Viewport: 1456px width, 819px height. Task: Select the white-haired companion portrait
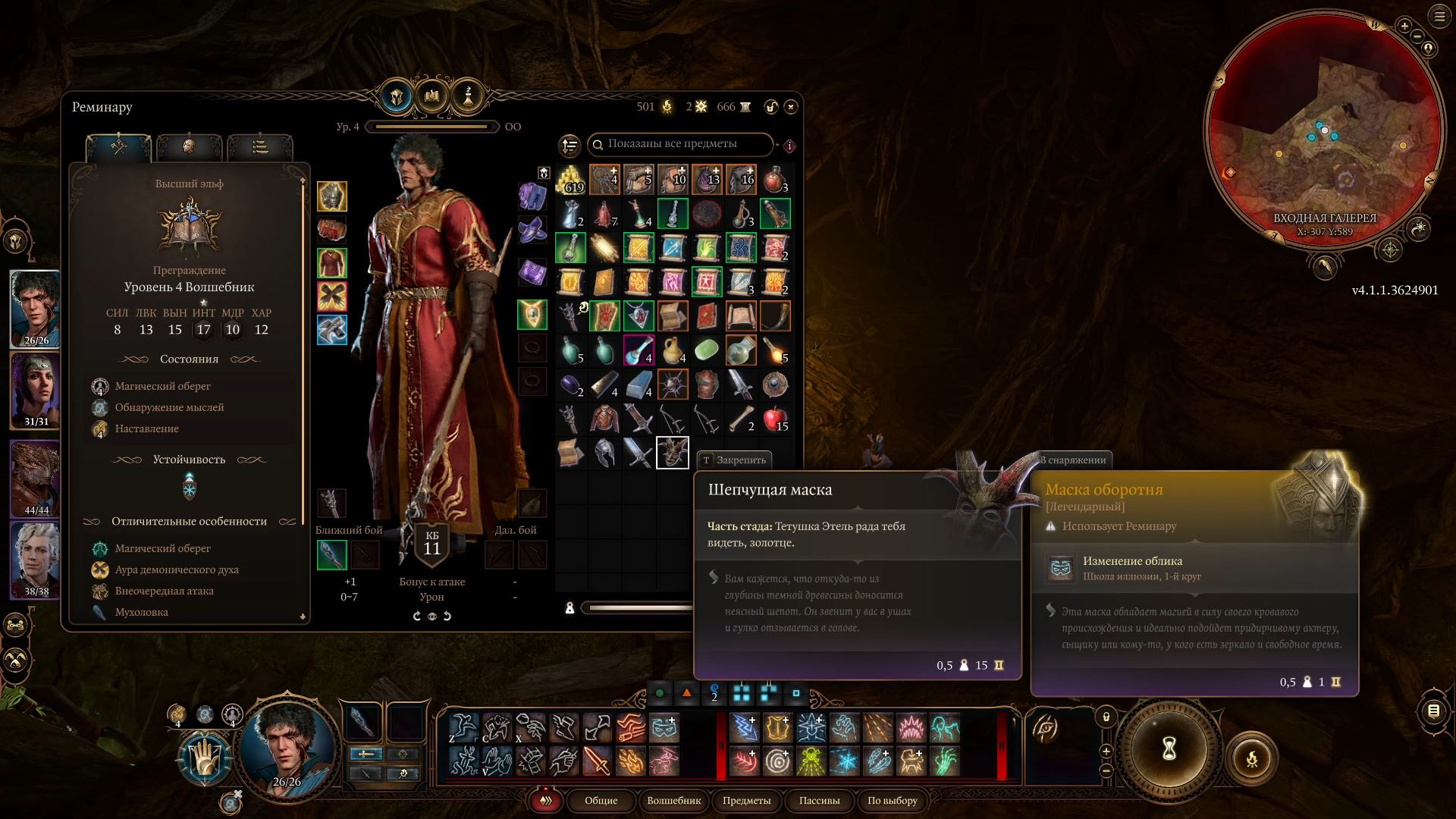tap(36, 560)
